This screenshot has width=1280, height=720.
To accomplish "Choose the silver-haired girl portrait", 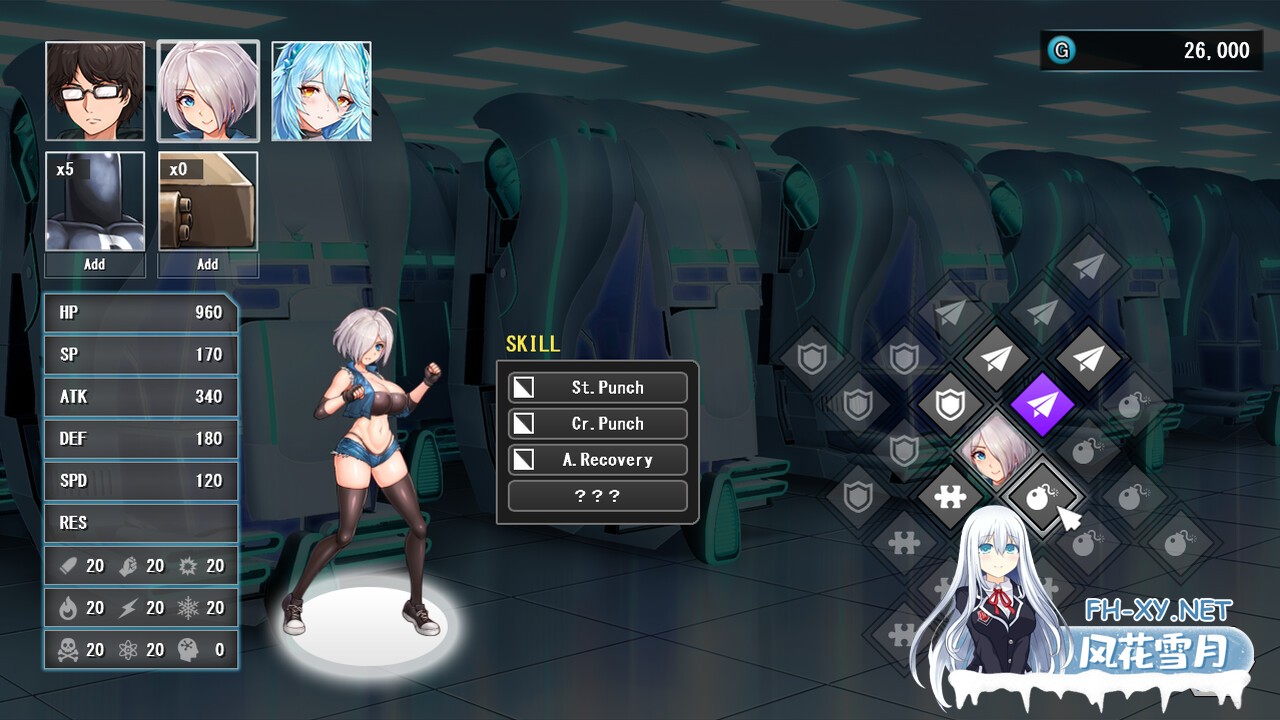I will [208, 91].
